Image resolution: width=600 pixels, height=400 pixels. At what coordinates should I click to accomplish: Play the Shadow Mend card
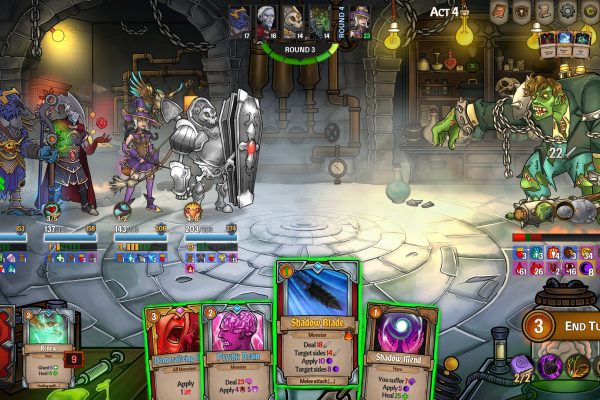[400, 345]
